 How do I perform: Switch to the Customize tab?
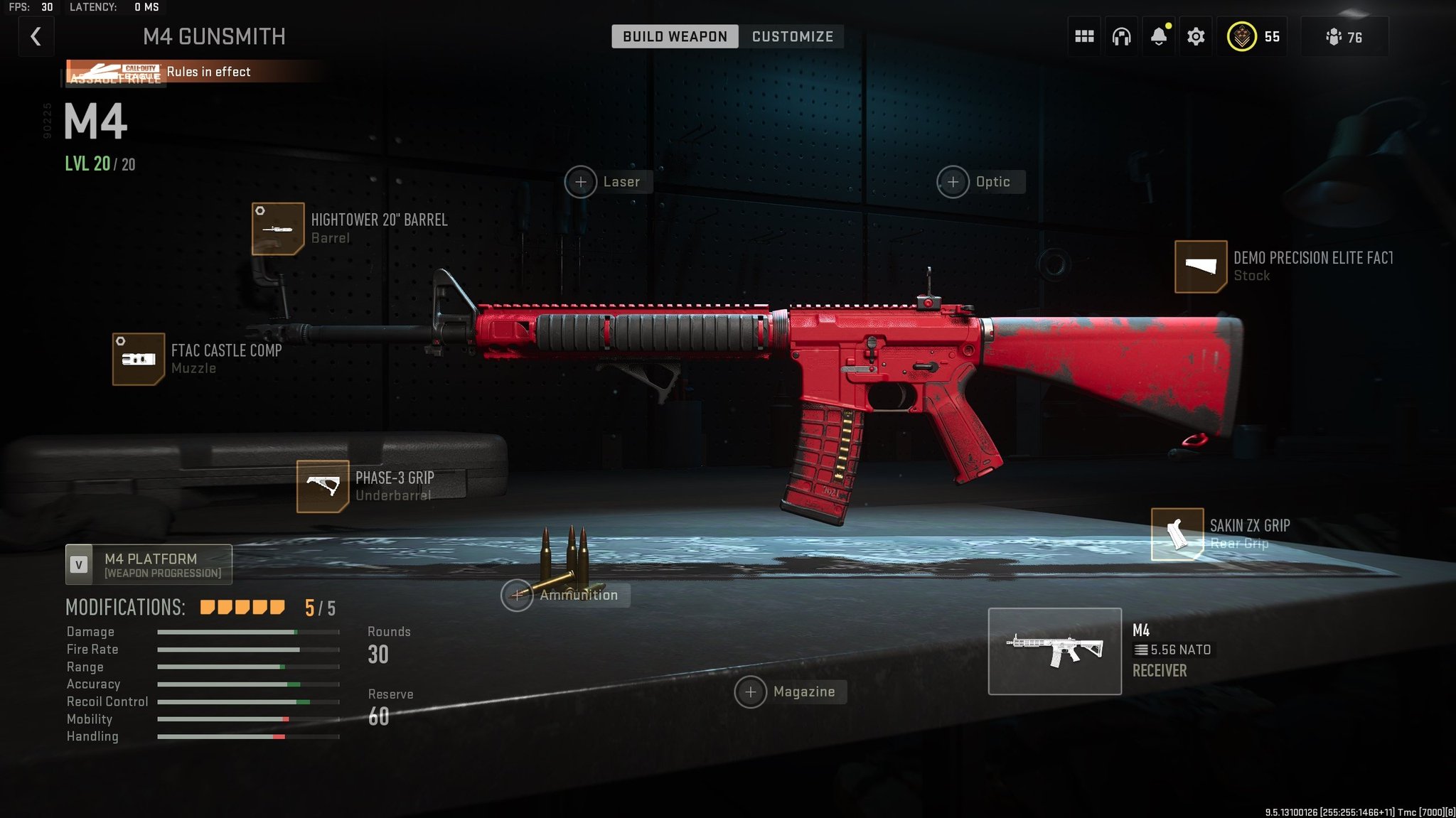(791, 36)
